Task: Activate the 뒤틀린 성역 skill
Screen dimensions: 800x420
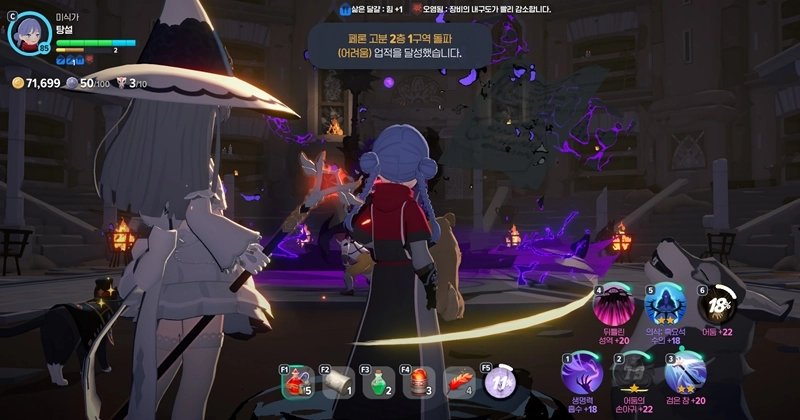Action: click(x=613, y=307)
